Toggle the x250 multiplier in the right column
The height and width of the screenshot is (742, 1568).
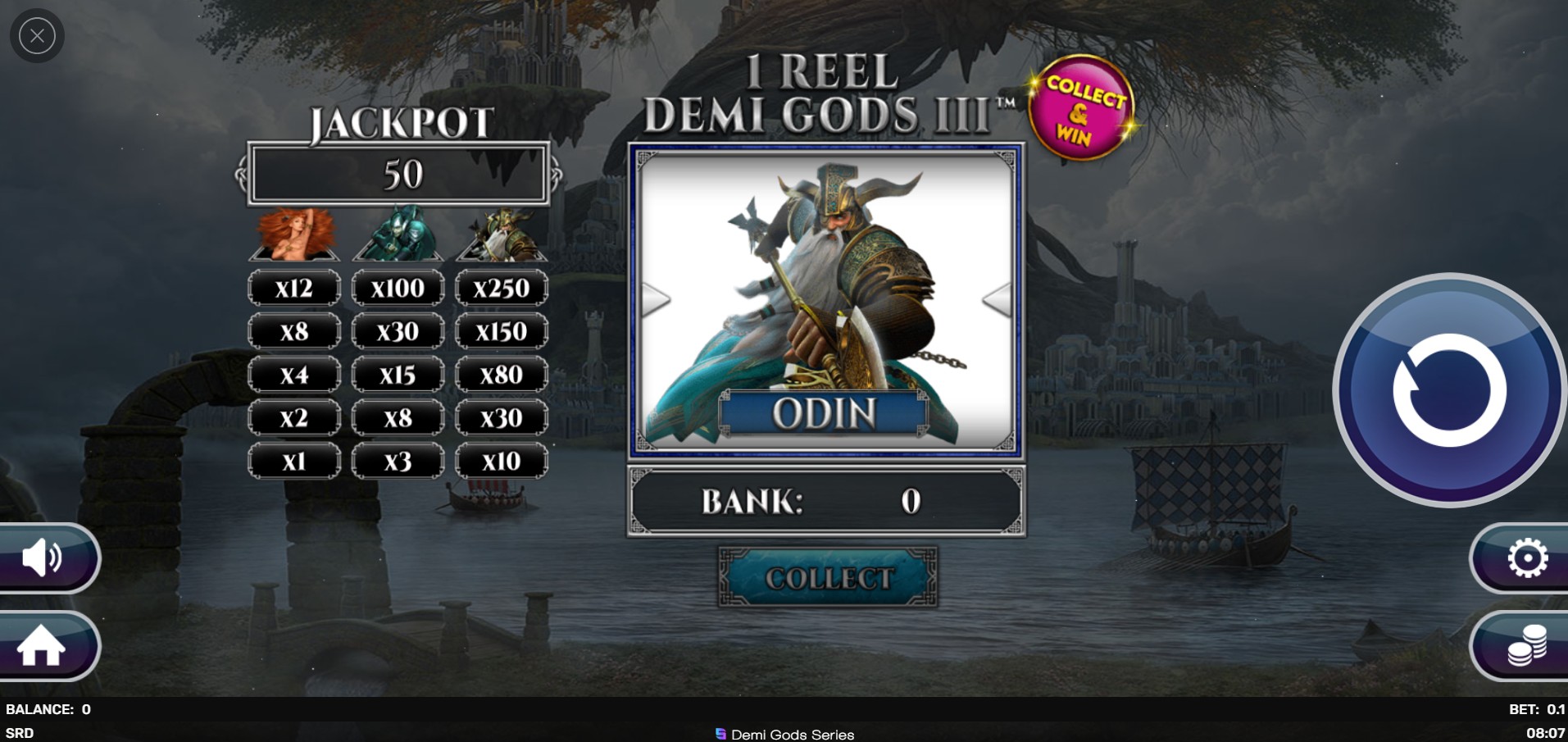pyautogui.click(x=502, y=288)
